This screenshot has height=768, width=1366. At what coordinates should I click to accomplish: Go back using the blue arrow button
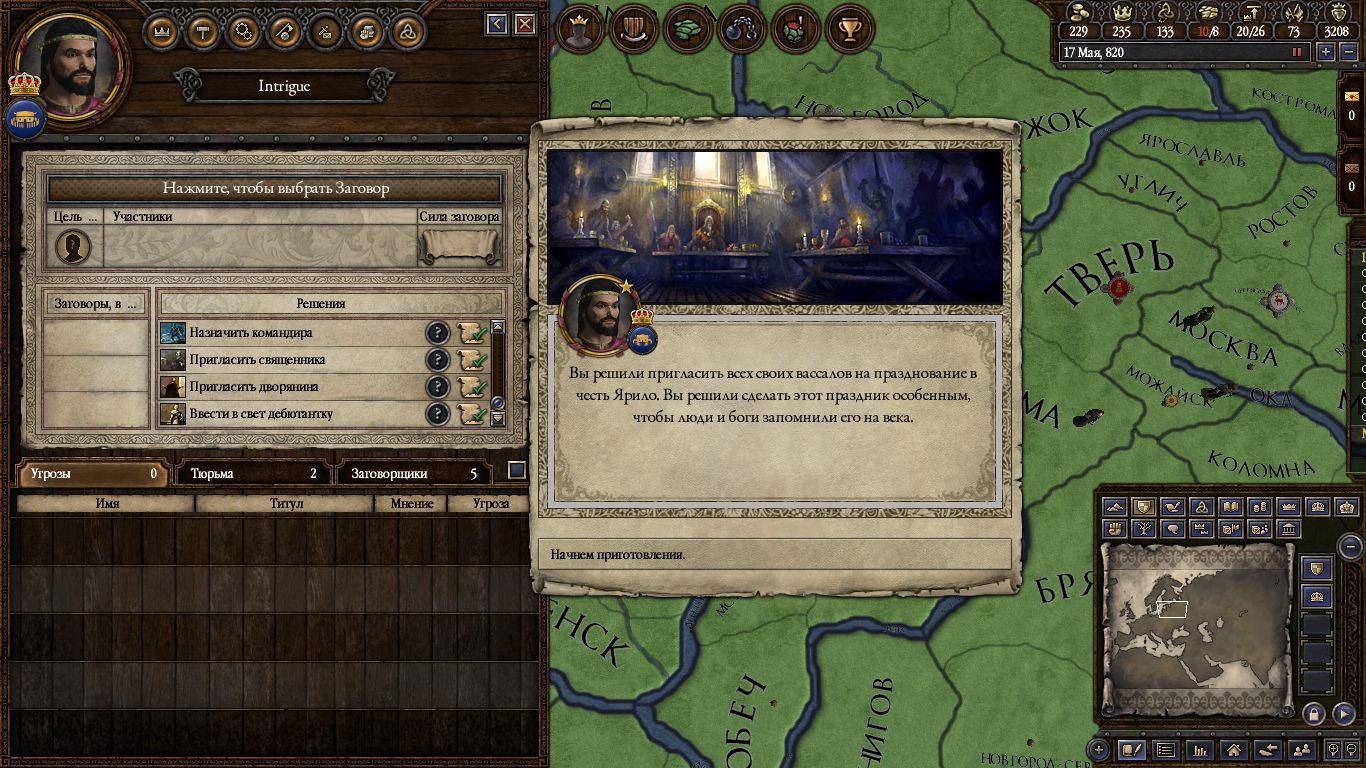tap(497, 24)
